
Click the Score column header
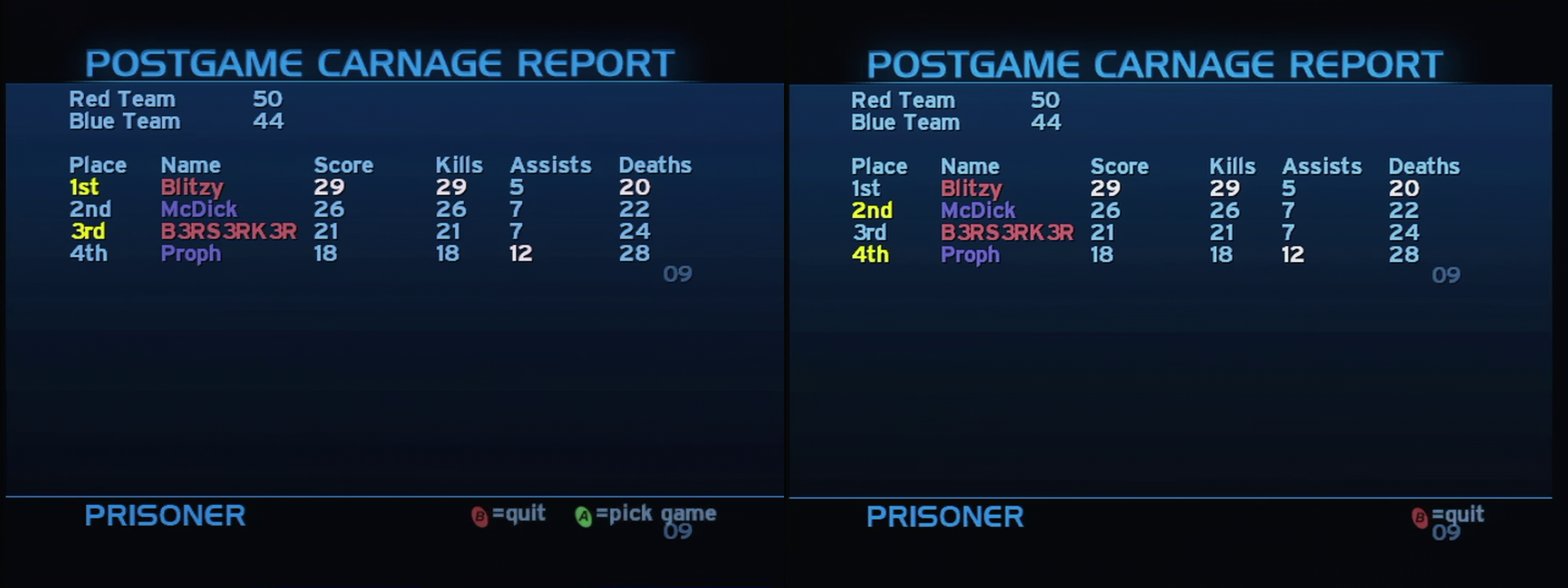click(x=345, y=164)
